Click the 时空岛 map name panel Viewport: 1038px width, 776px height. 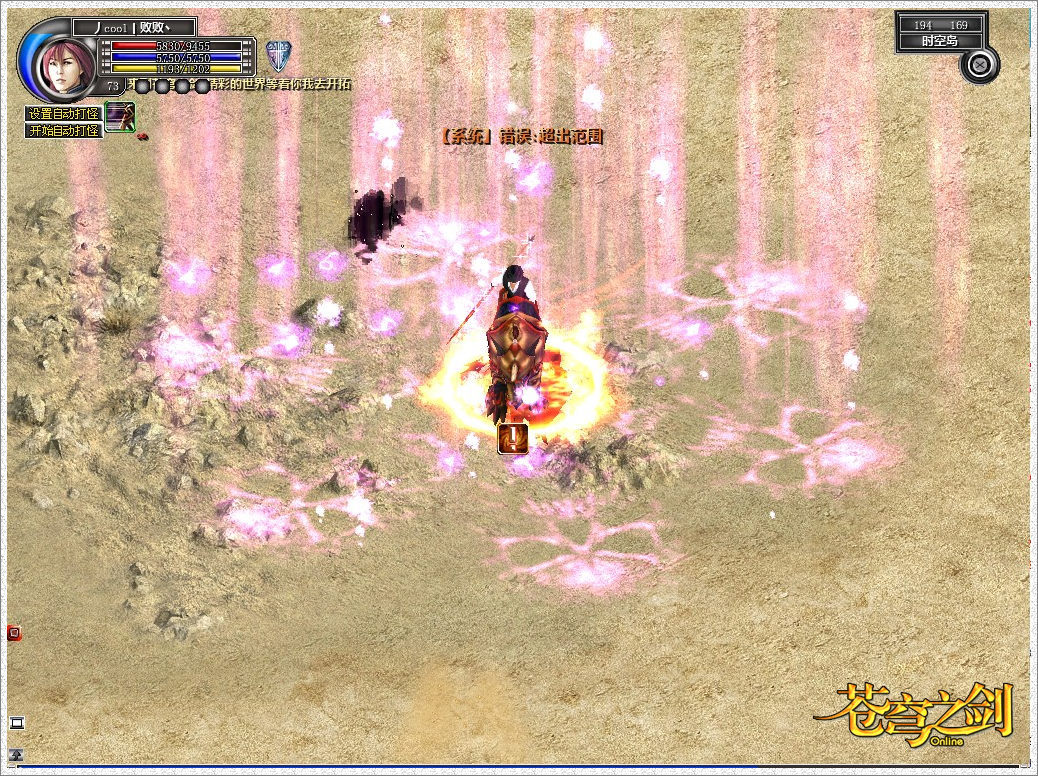[x=941, y=41]
